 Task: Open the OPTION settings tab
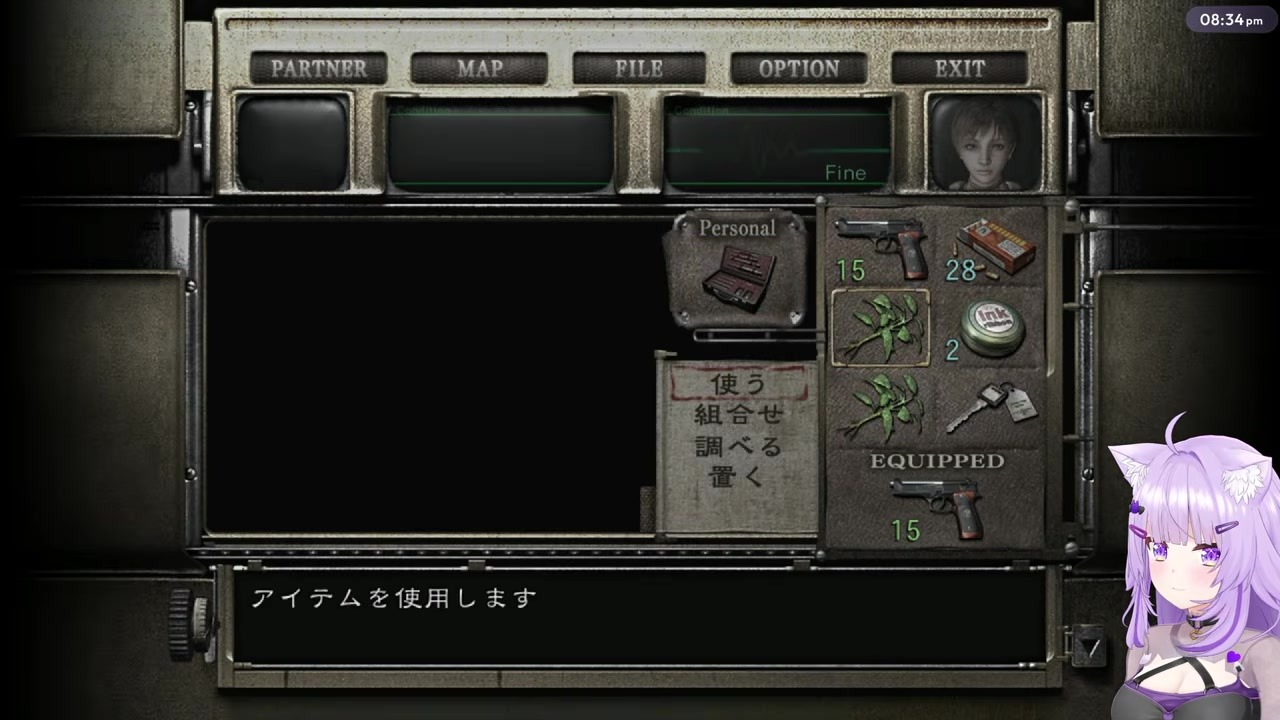coord(799,68)
